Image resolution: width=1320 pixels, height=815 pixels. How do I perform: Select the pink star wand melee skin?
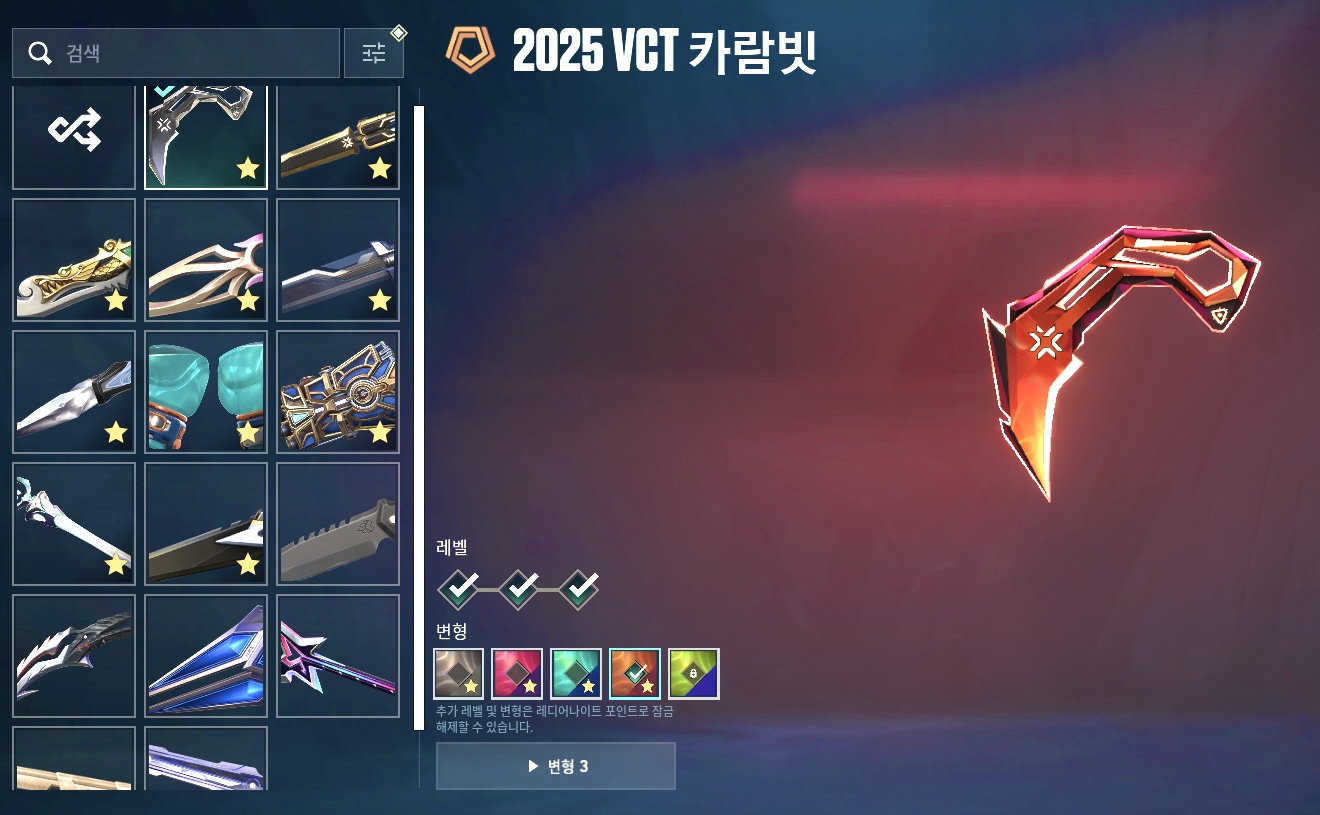tap(338, 656)
